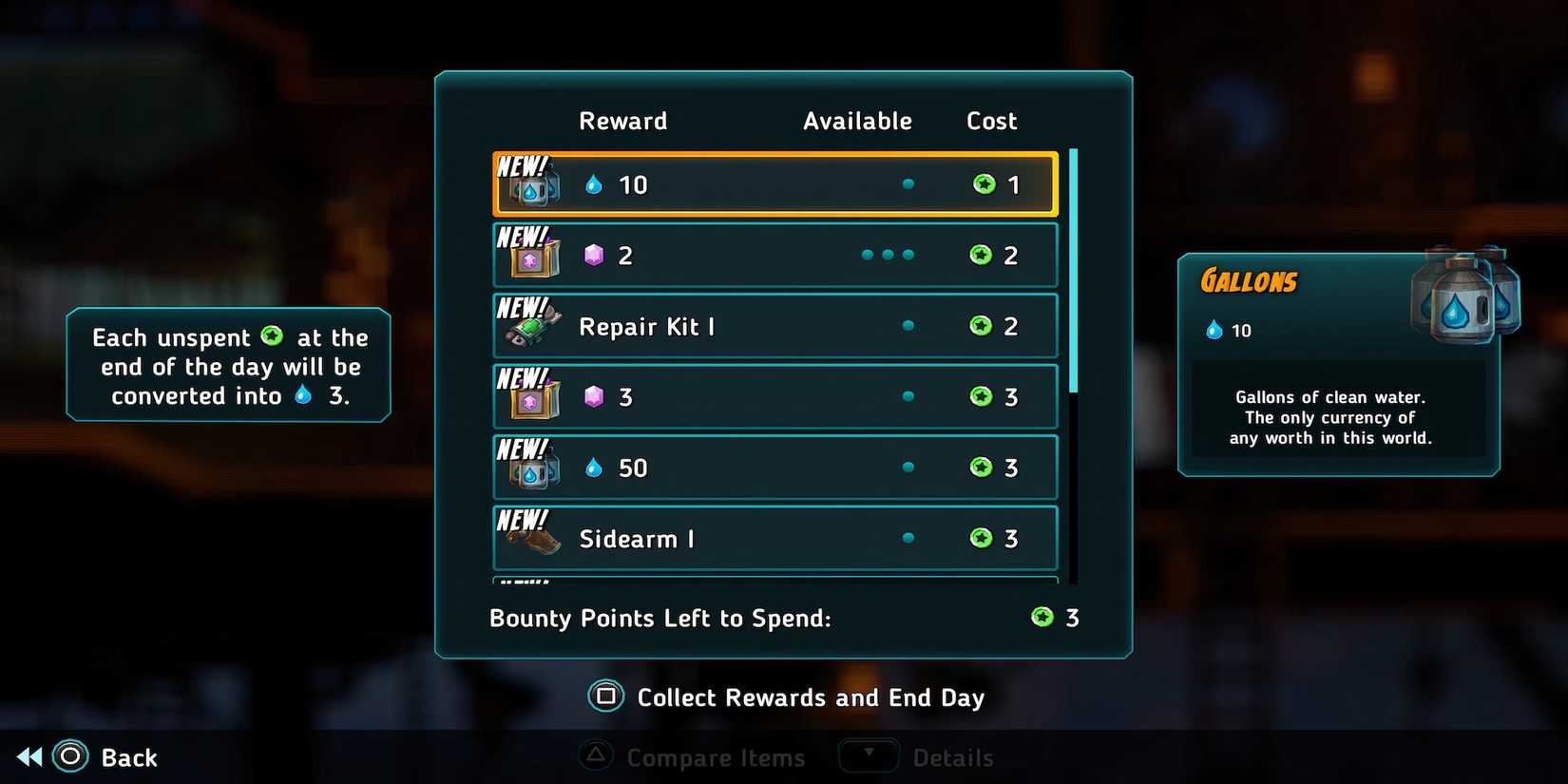Click the green star cost icon on Sidearm I row

[x=983, y=538]
